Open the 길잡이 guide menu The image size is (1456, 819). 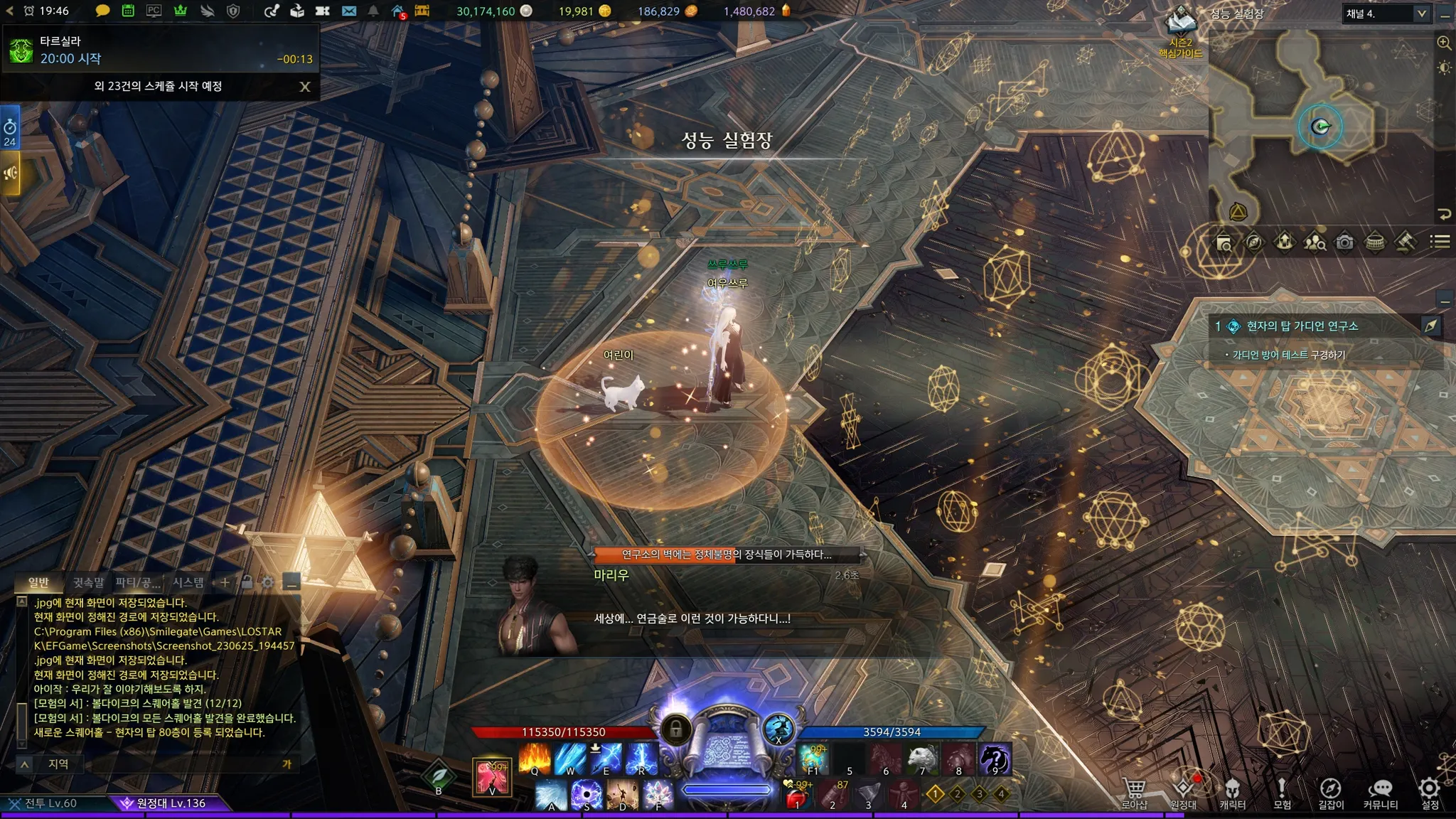pyautogui.click(x=1331, y=793)
